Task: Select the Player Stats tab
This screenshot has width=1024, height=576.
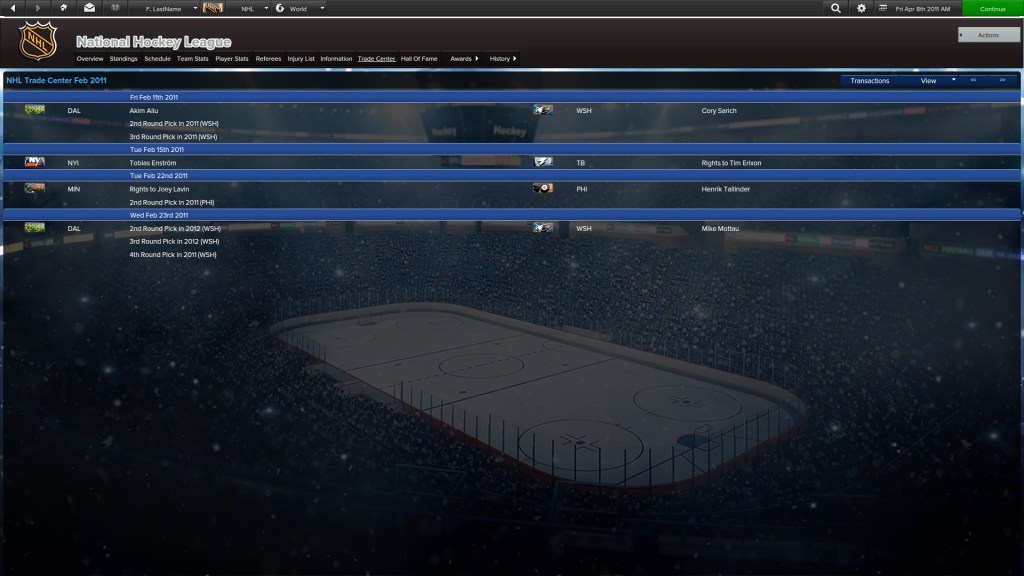Action: point(232,59)
